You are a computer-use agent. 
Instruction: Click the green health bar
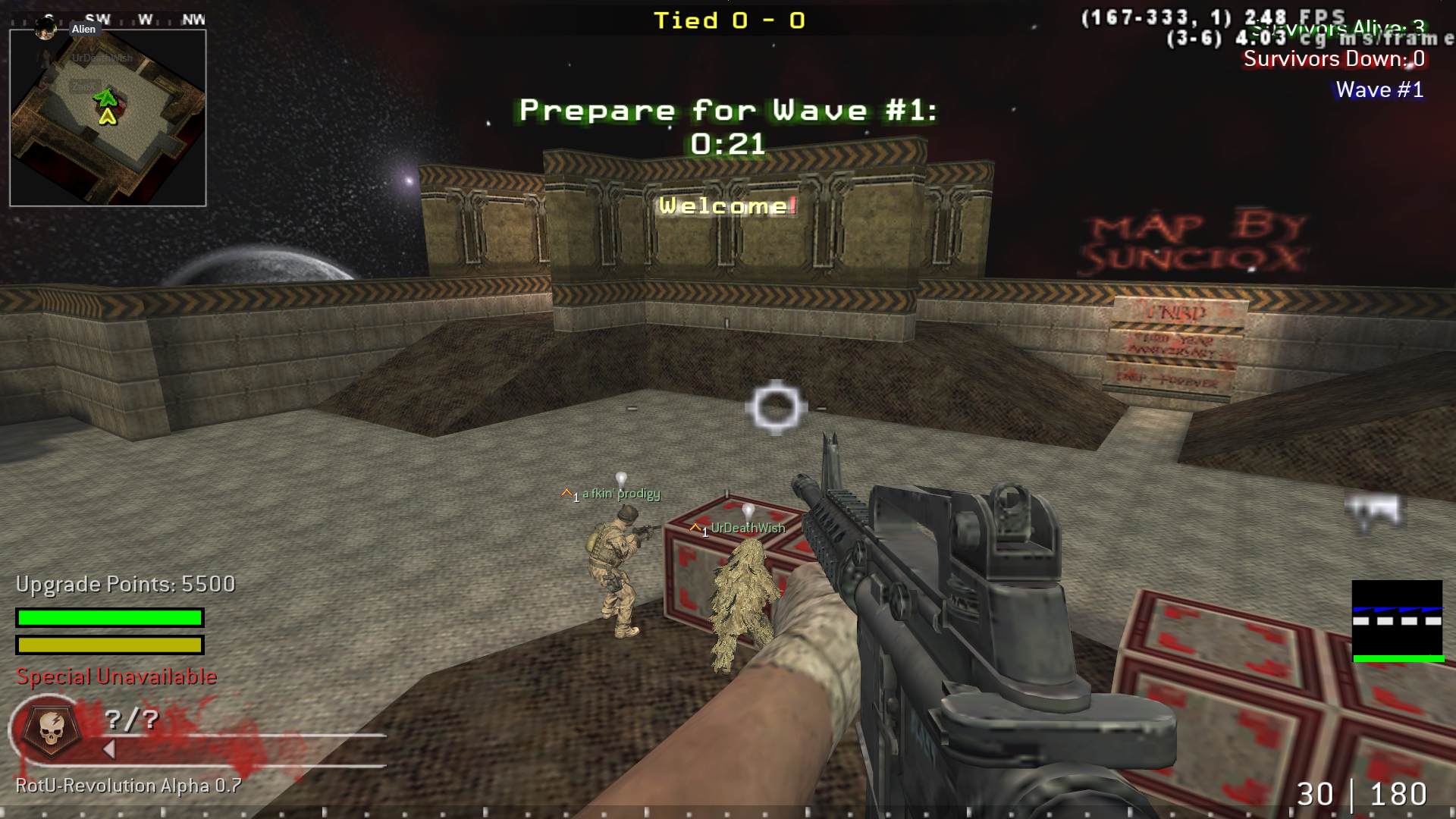pyautogui.click(x=108, y=617)
